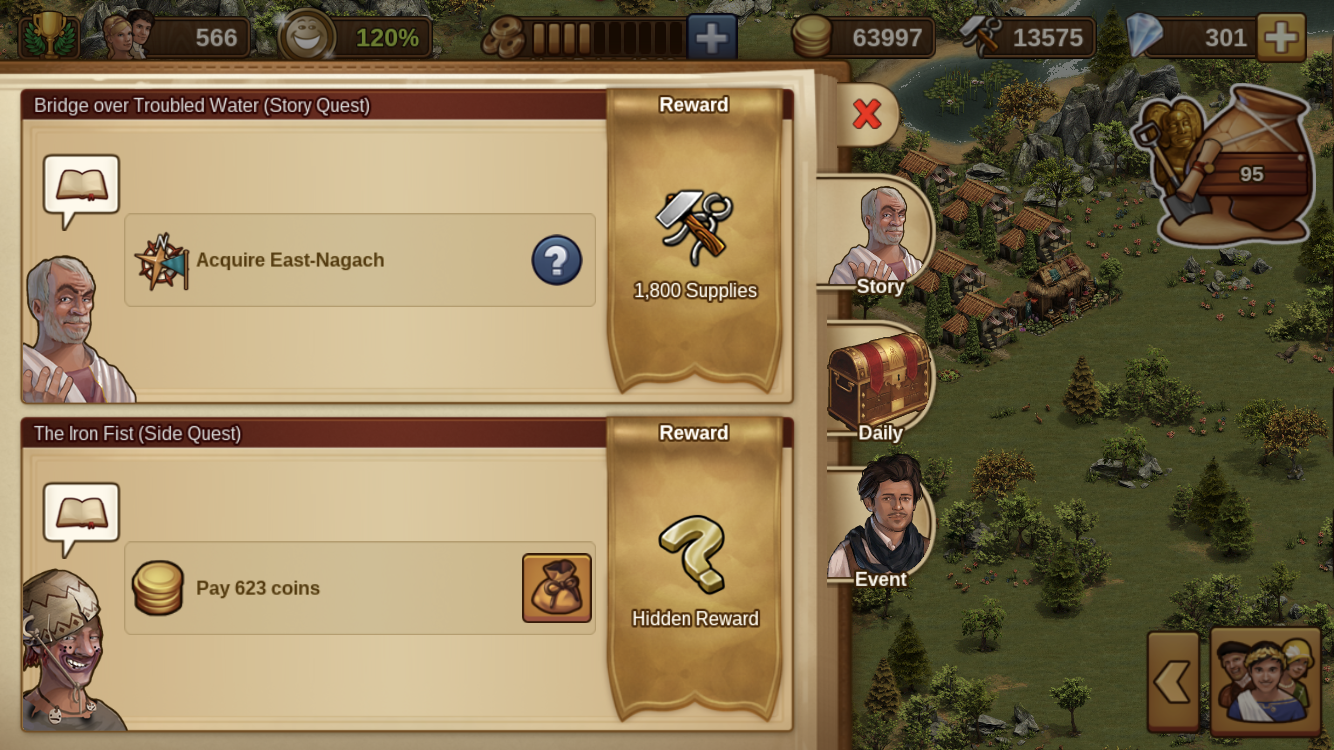The width and height of the screenshot is (1334, 750).
Task: Pay 623 coins with the coin bag button
Action: tap(557, 588)
